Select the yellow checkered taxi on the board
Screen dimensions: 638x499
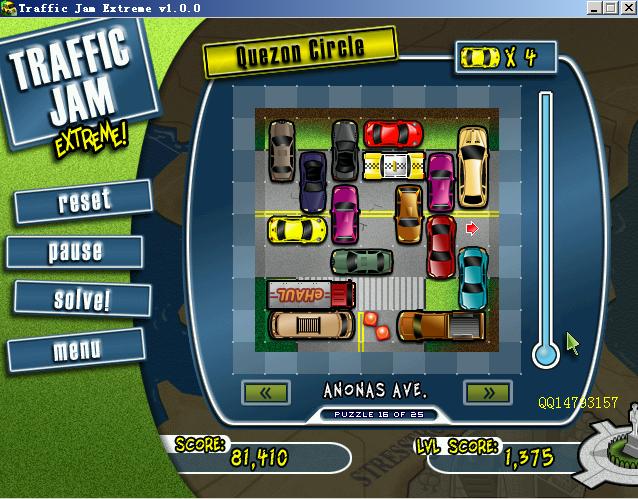pos(392,165)
